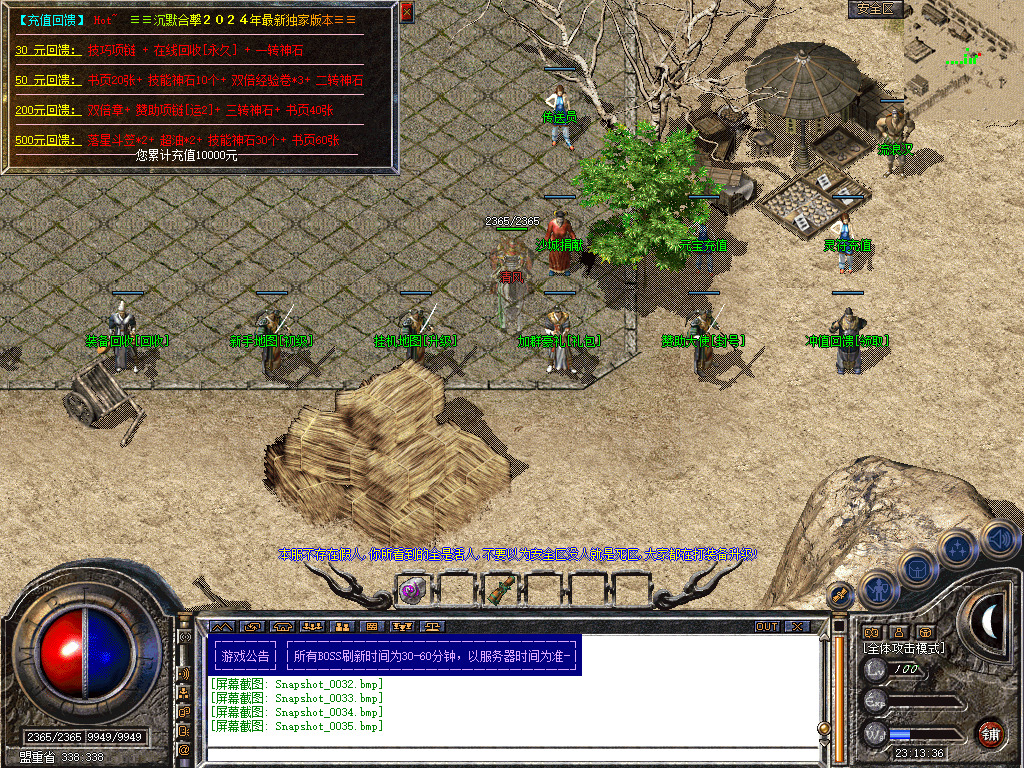Viewport: 1024px width, 768px height.
Task: Click the OUT button on the chat bar
Action: (x=767, y=627)
